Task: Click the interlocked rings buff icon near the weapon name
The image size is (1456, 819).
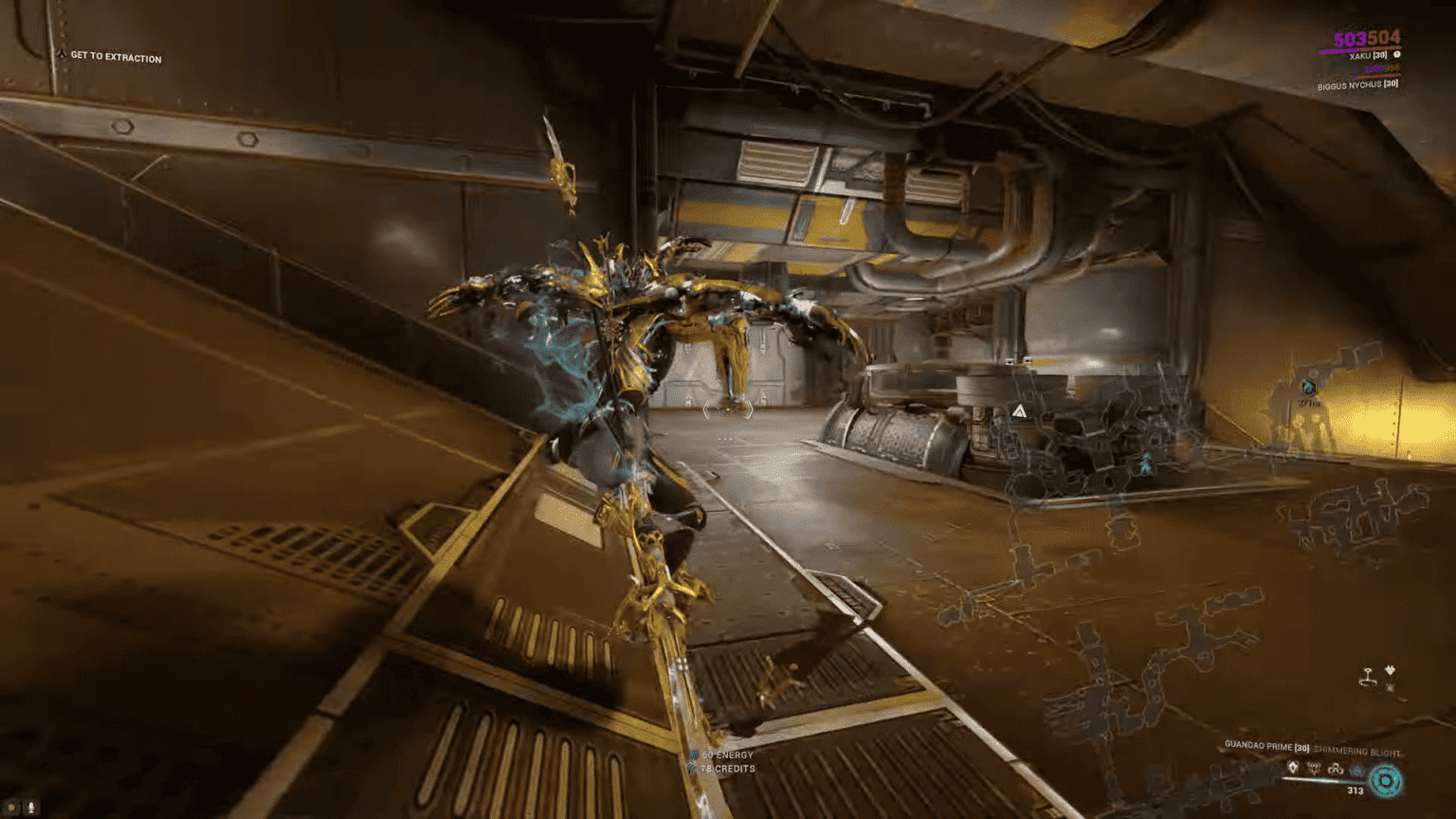Action: [1336, 770]
